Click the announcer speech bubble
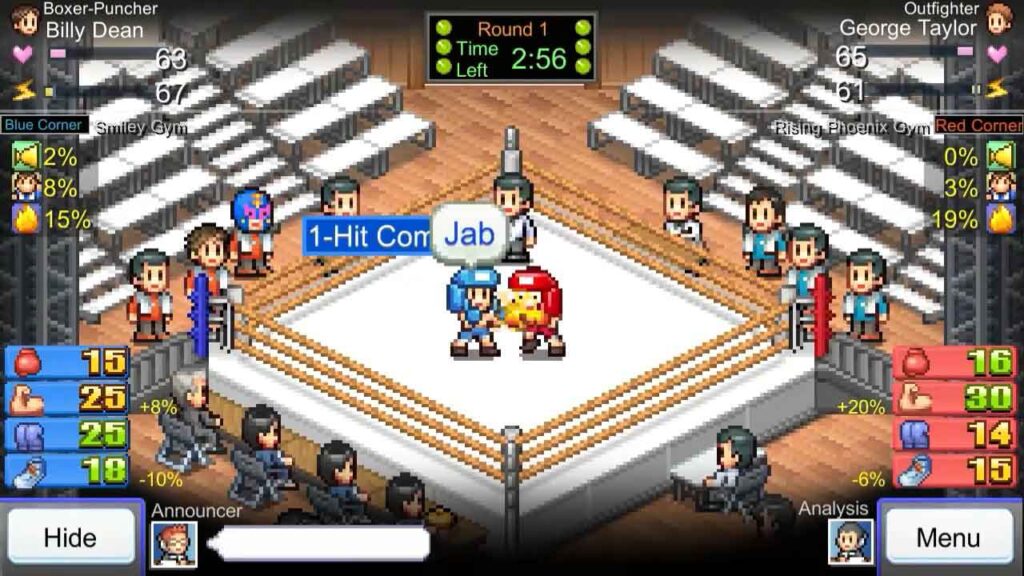 [318, 544]
